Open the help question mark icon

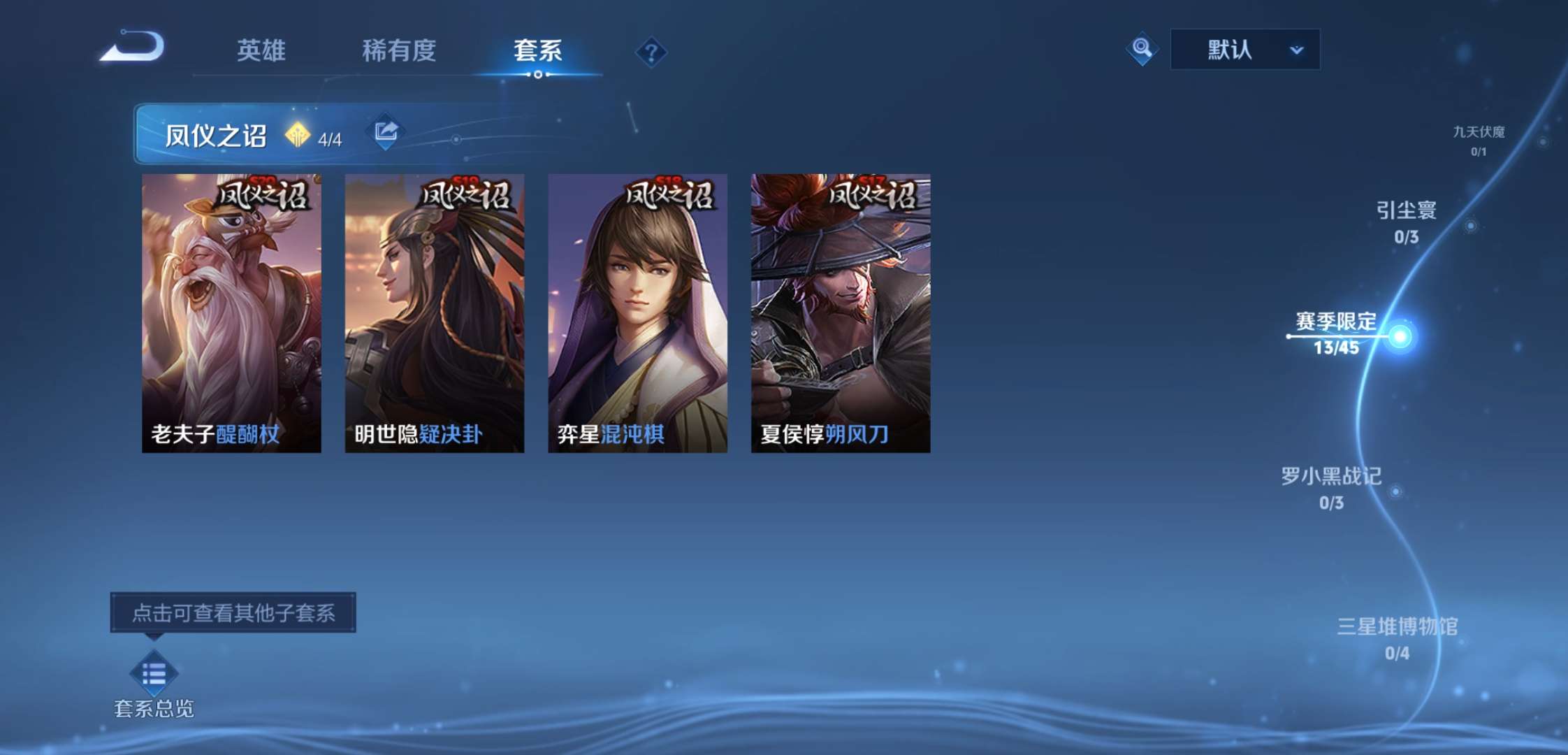pos(651,52)
